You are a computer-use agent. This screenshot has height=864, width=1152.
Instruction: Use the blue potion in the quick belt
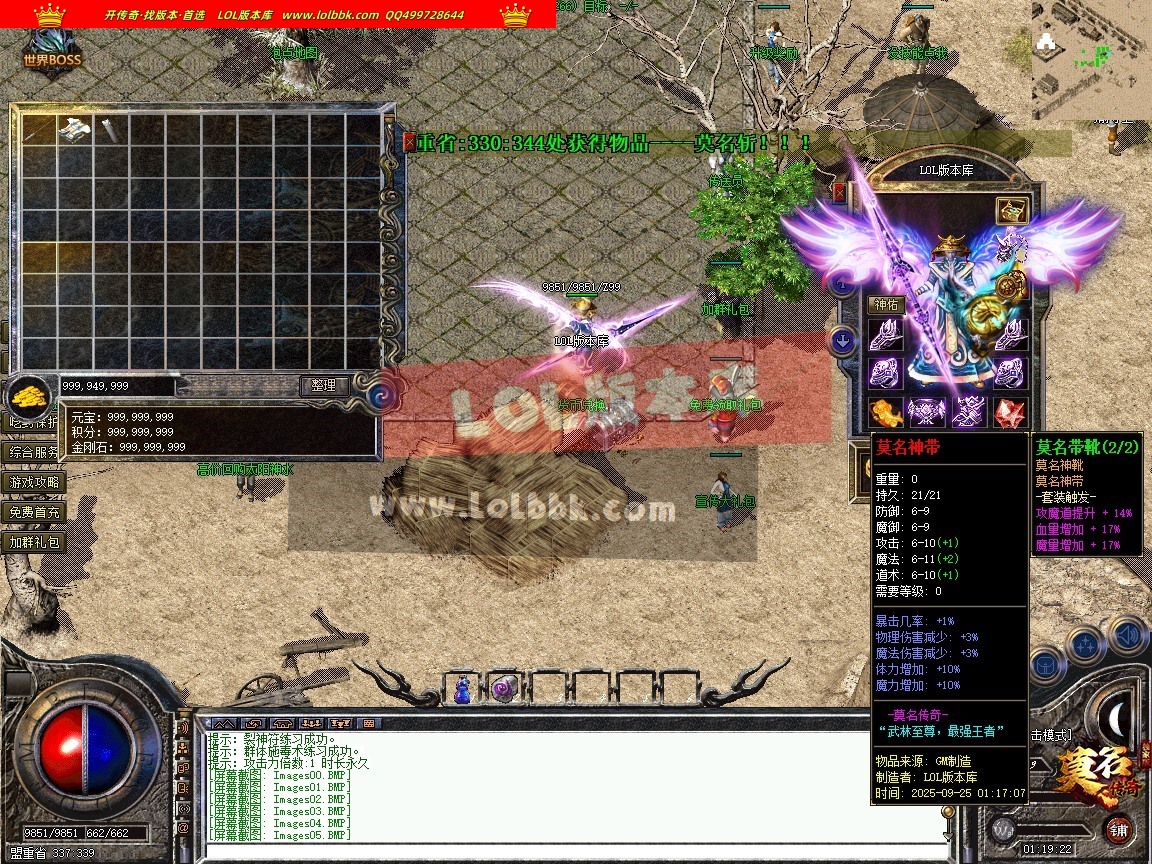[x=463, y=689]
